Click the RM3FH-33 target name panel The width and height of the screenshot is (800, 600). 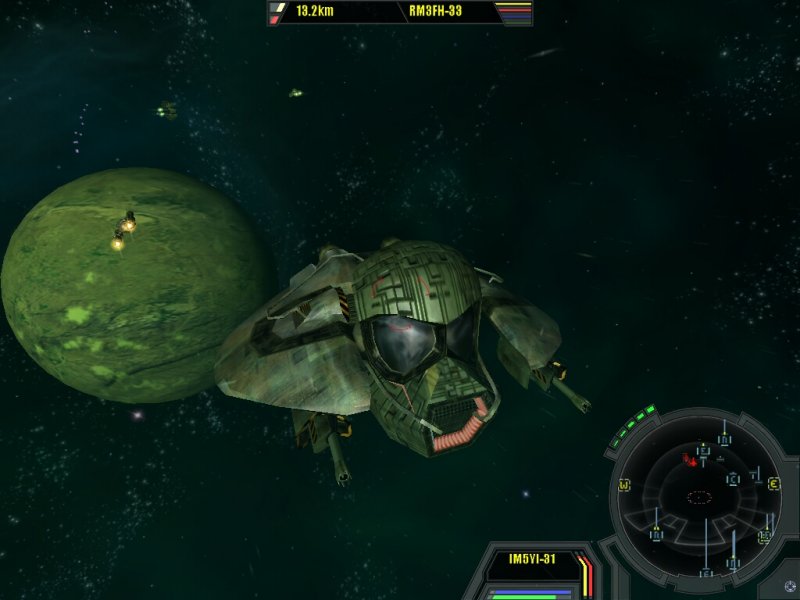coord(434,12)
